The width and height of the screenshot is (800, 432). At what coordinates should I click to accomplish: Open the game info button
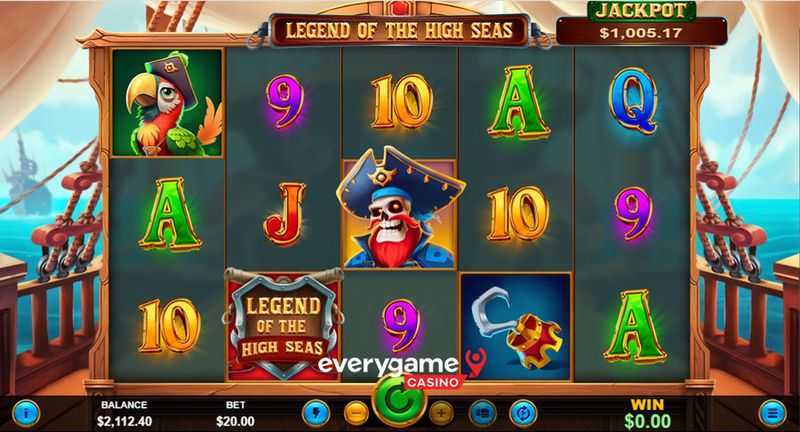(x=26, y=410)
